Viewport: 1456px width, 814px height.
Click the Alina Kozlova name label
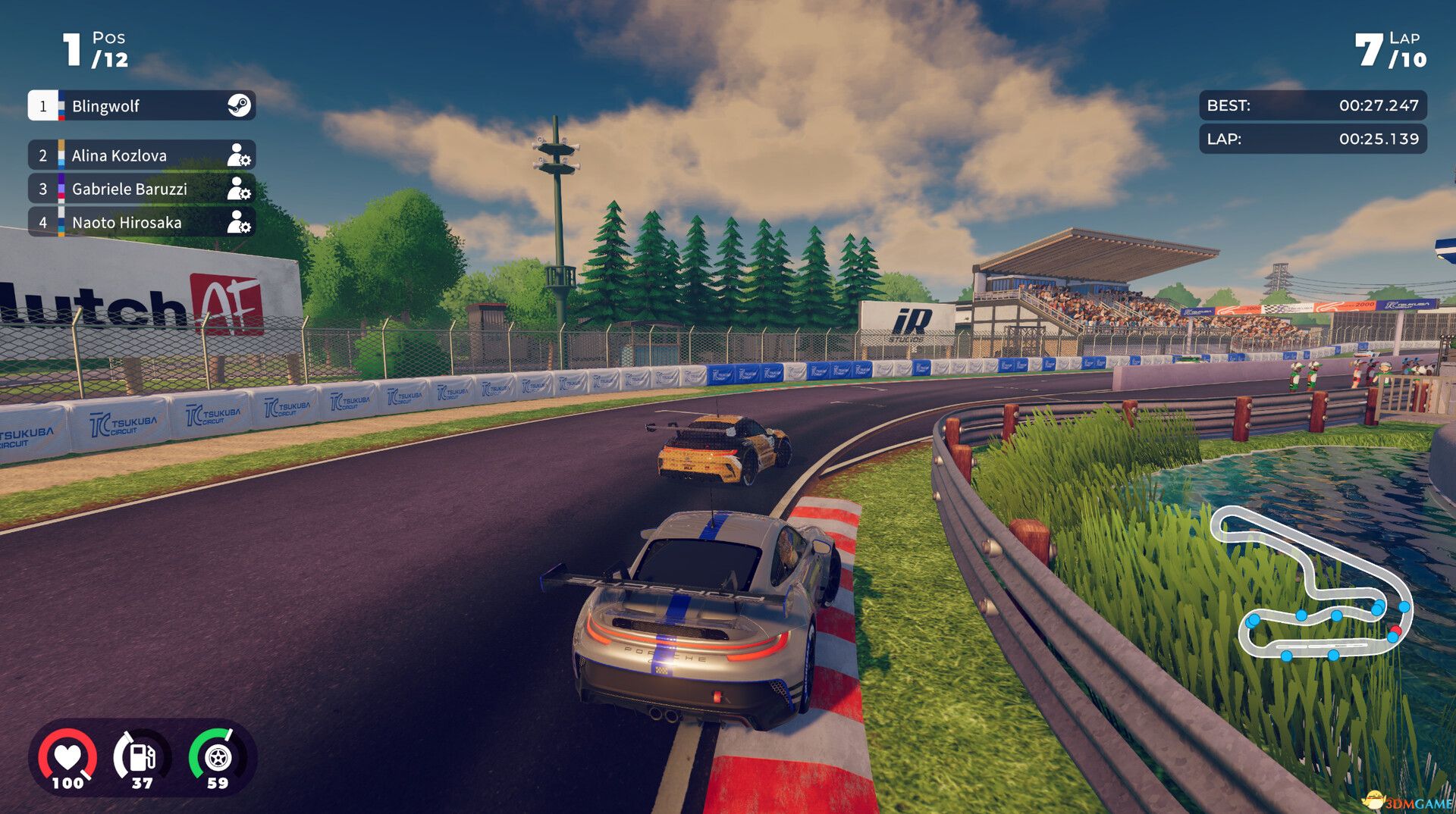click(x=120, y=155)
